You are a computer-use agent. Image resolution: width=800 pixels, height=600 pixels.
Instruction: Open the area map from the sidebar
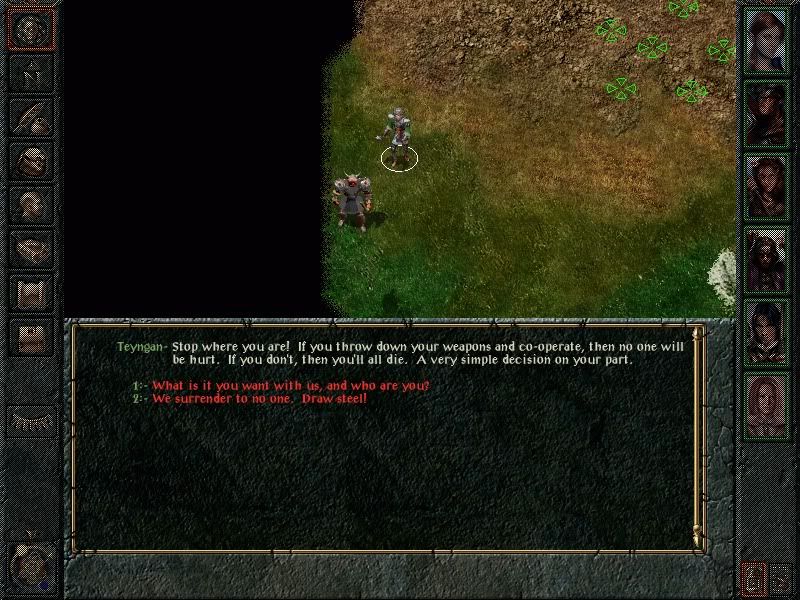pos(30,73)
